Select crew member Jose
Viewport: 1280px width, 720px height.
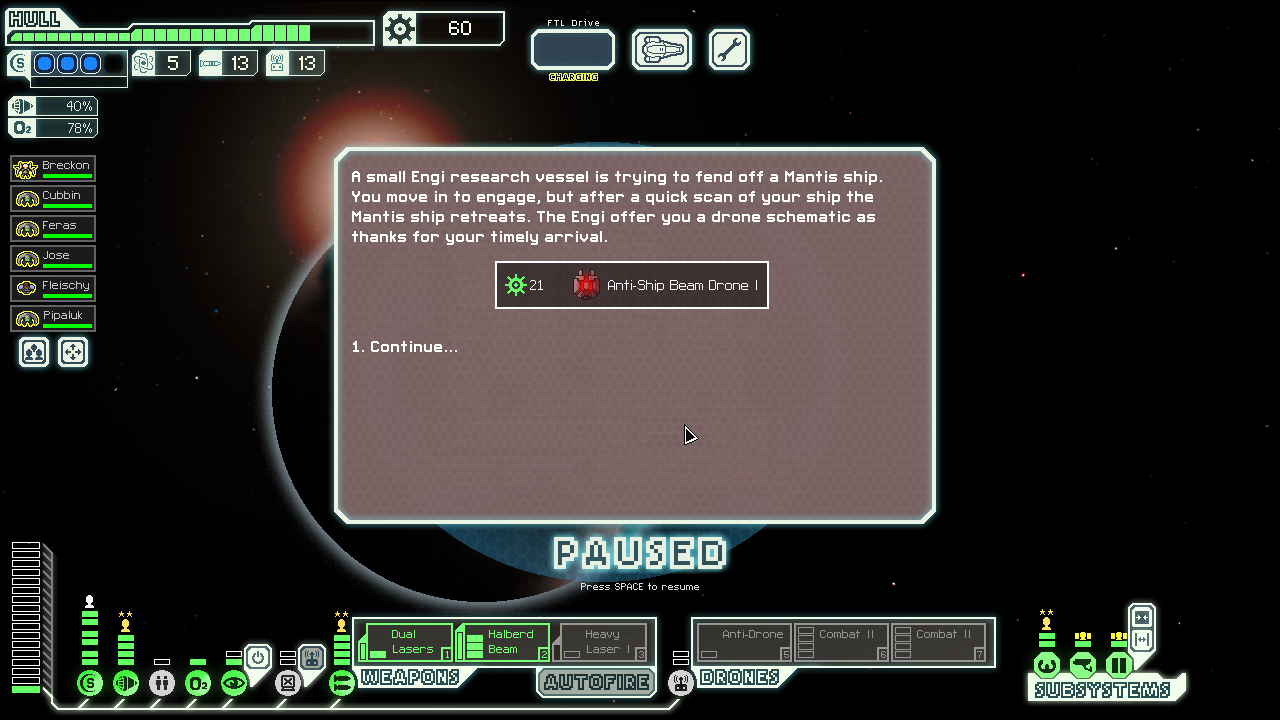tap(53, 259)
